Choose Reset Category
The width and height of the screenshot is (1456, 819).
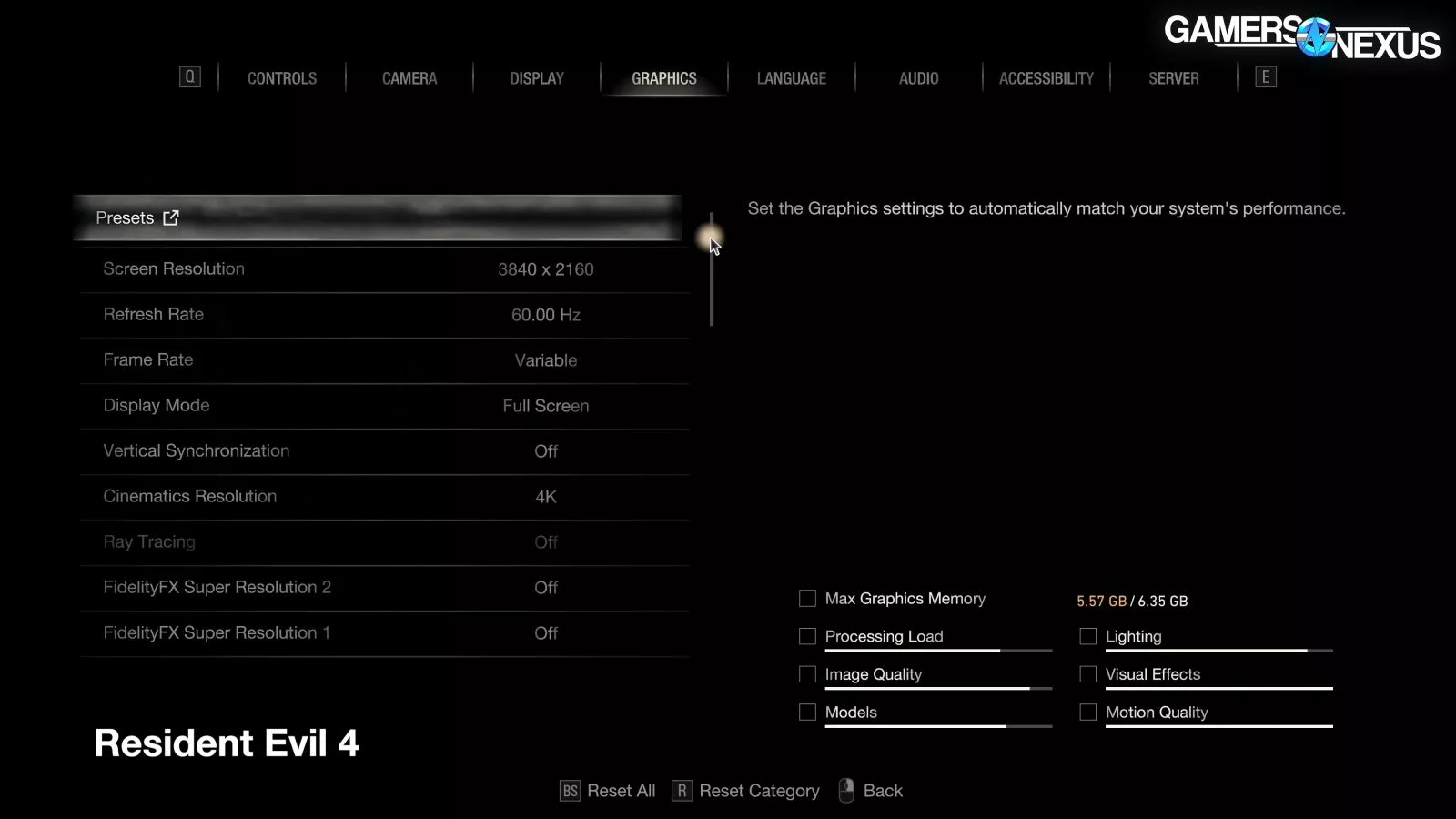pos(746,791)
